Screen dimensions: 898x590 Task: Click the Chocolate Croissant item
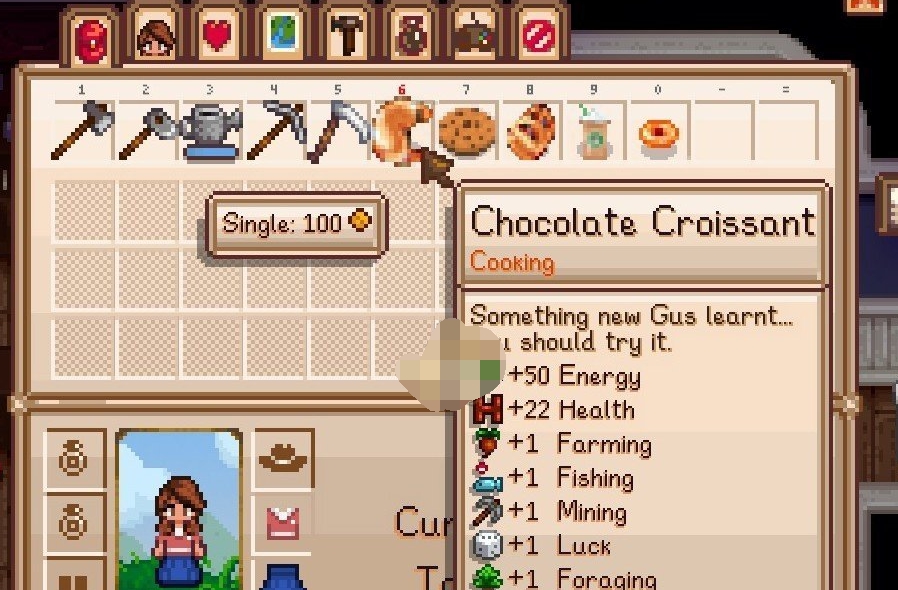click(400, 132)
